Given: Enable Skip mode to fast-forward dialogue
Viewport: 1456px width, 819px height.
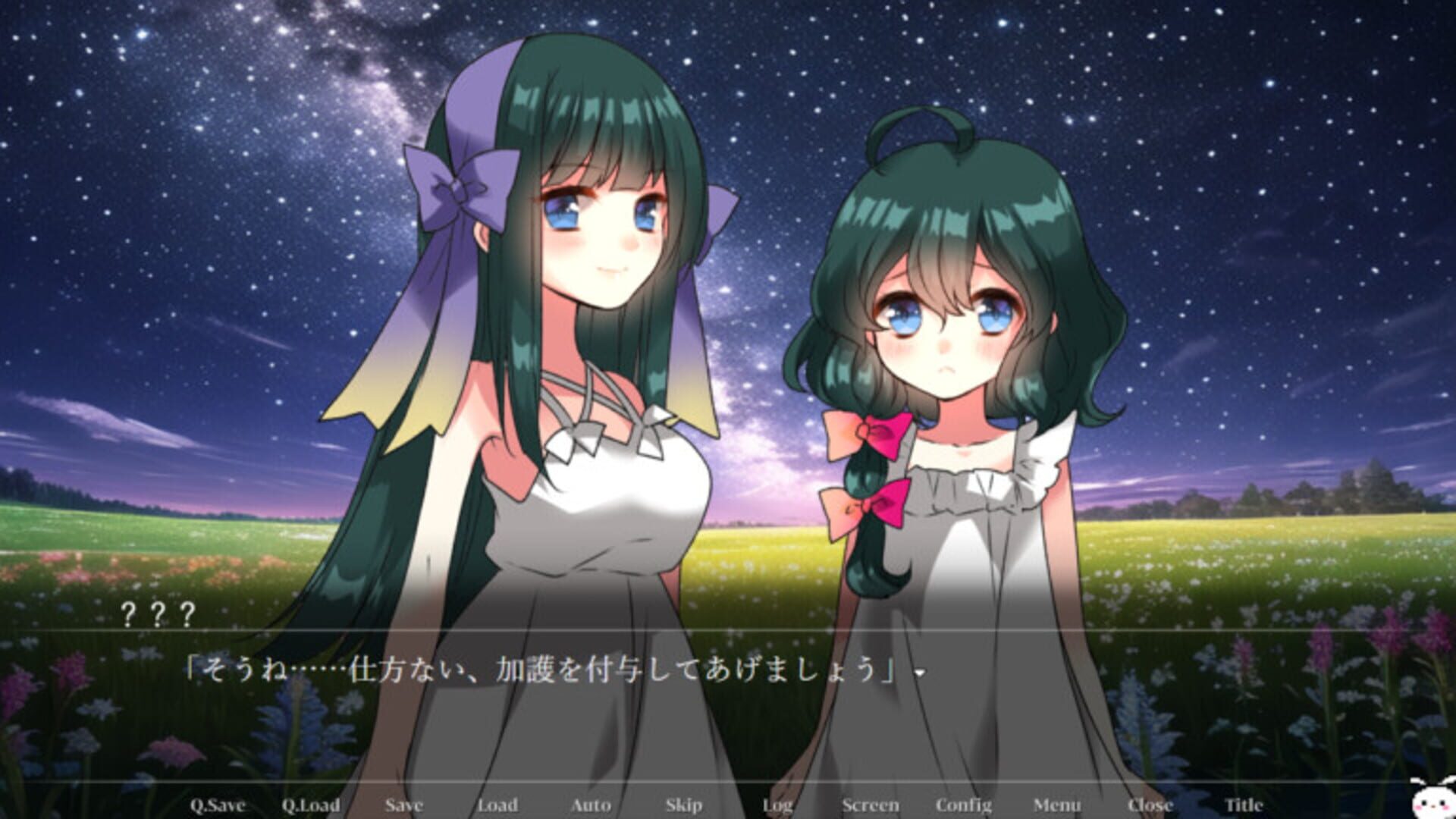Looking at the screenshot, I should point(682,806).
